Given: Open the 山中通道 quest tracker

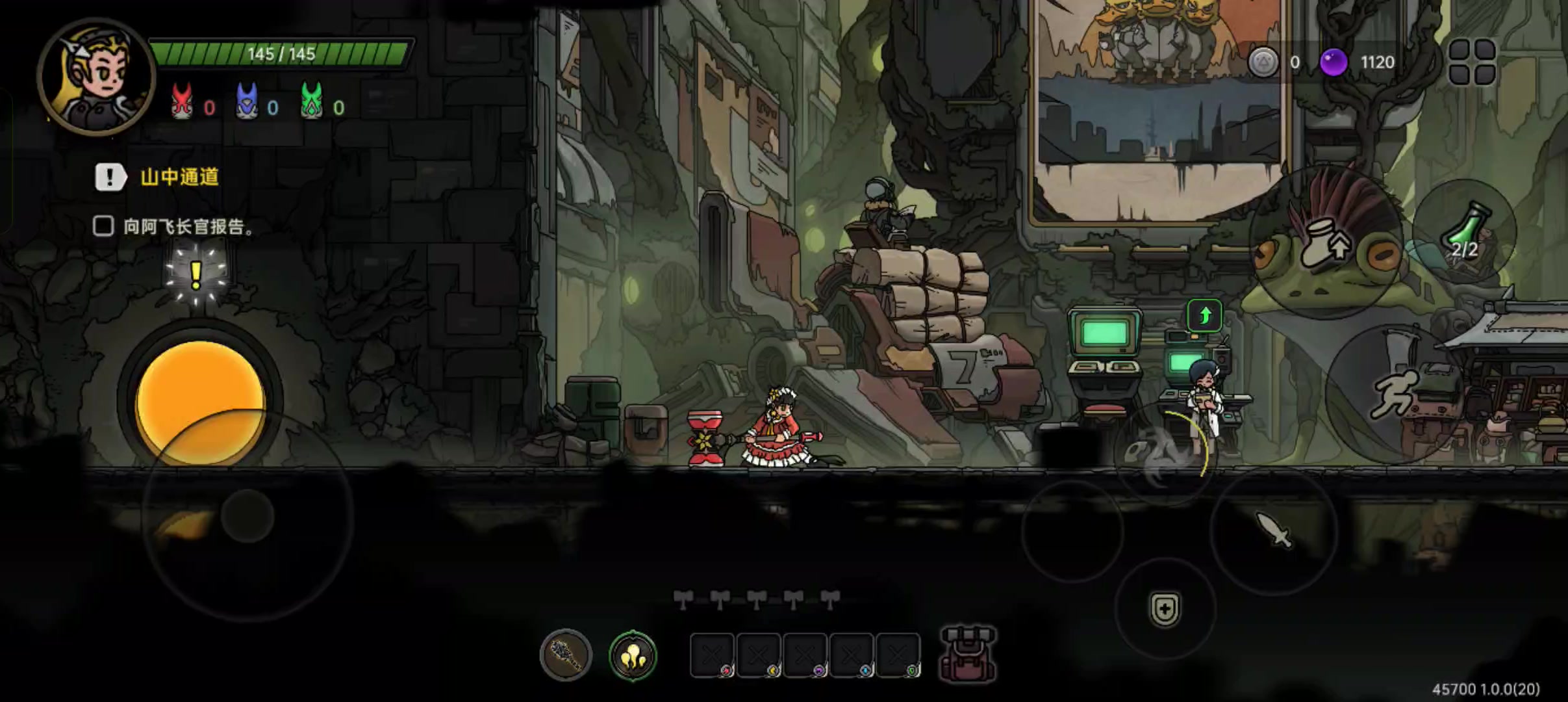Looking at the screenshot, I should pyautogui.click(x=179, y=177).
